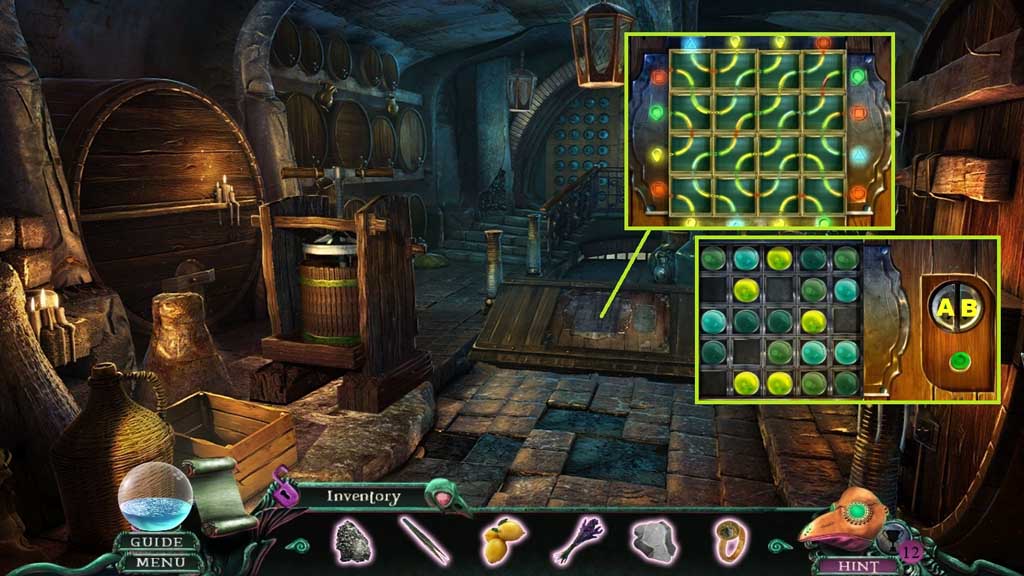Click the crystal ball orb
The image size is (1024, 576).
[155, 496]
